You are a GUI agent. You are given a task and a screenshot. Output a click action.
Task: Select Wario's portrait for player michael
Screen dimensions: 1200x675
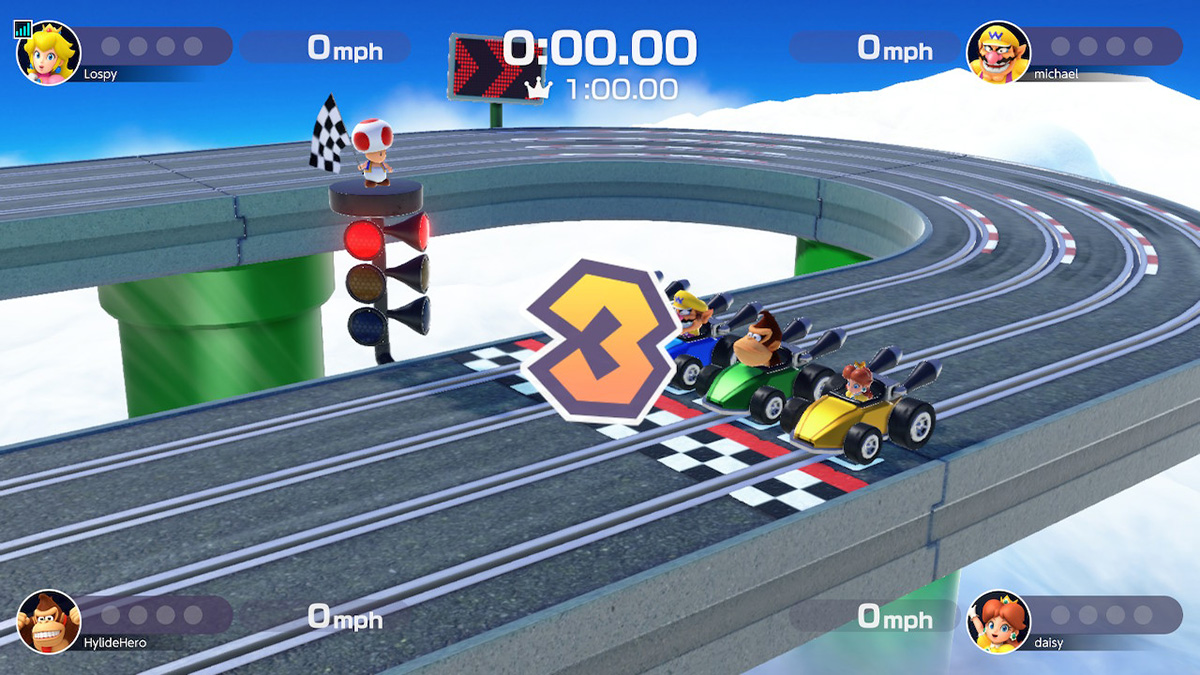pos(998,53)
